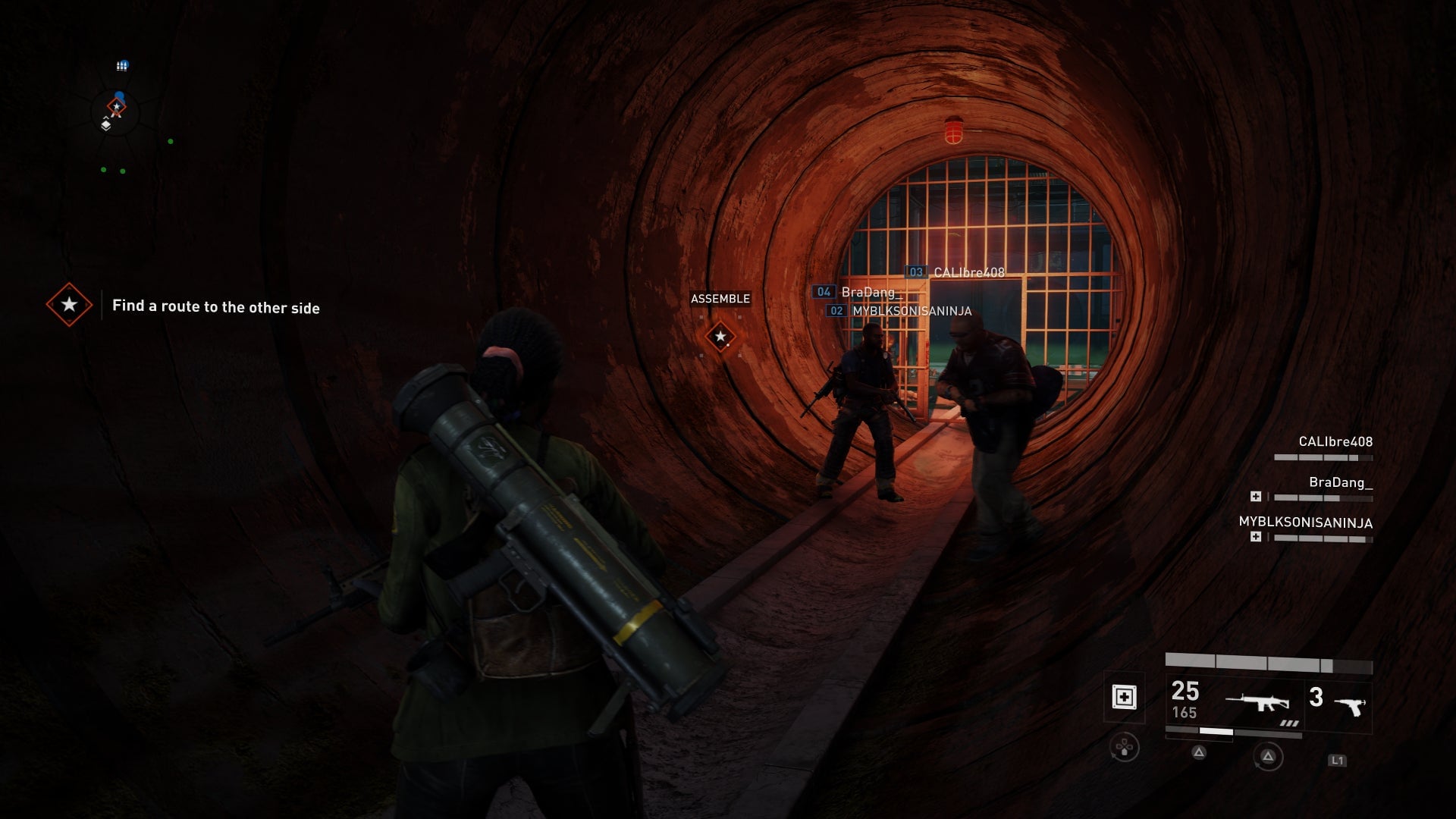Select BraDang_ in the squad list

[x=1340, y=483]
